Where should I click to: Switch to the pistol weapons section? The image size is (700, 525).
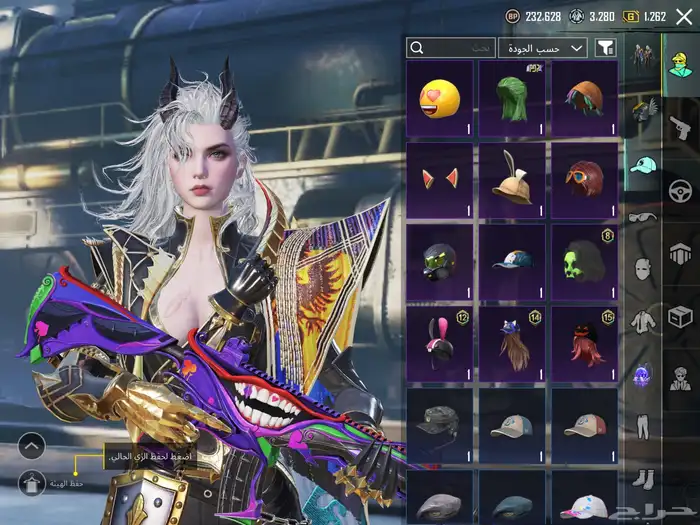(x=681, y=127)
